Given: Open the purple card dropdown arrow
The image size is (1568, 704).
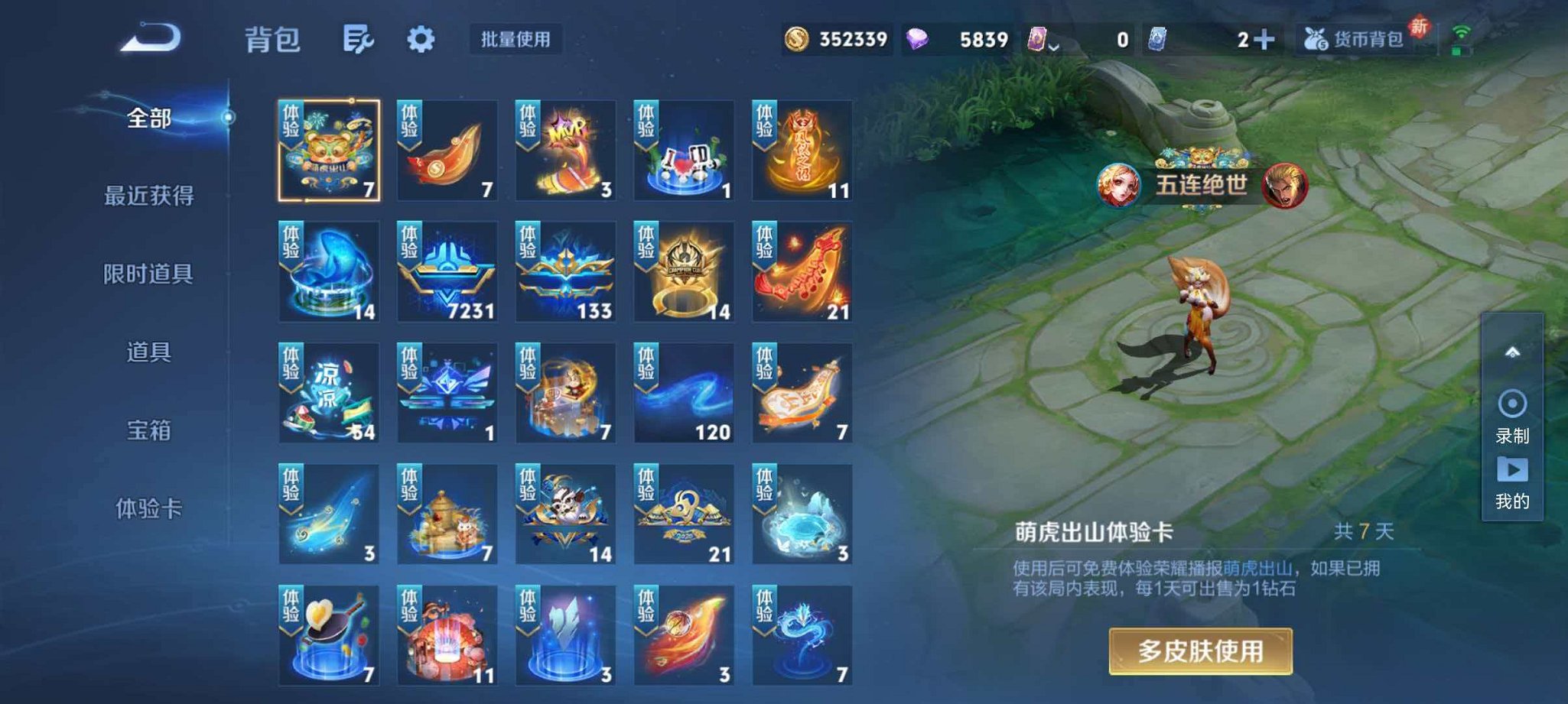Looking at the screenshot, I should click(1054, 47).
